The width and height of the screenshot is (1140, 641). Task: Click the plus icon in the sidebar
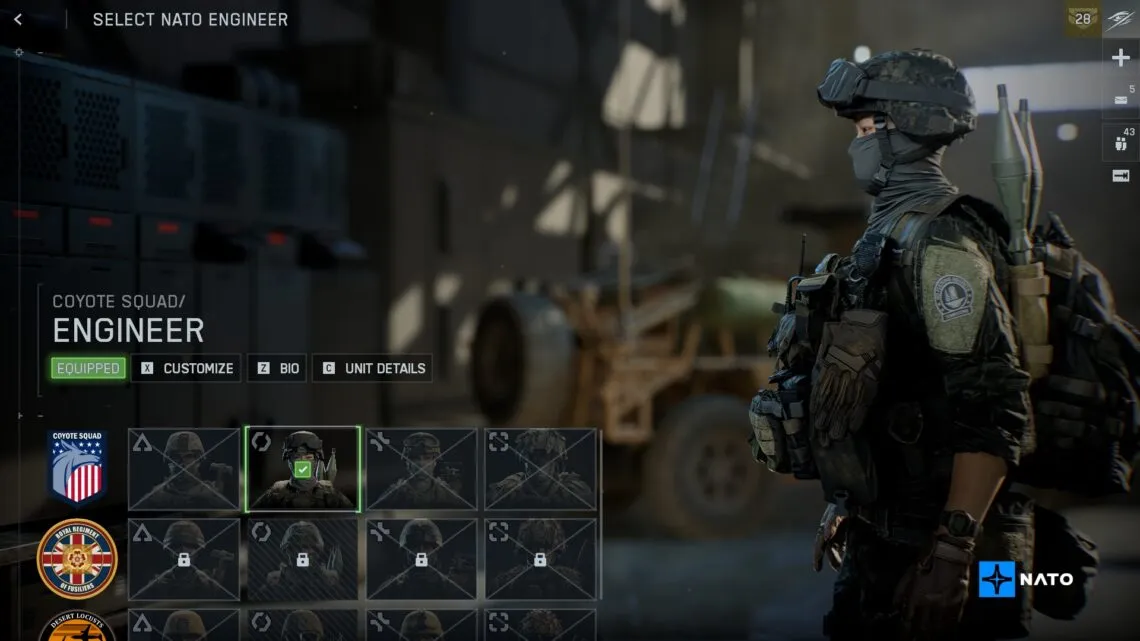(1121, 58)
